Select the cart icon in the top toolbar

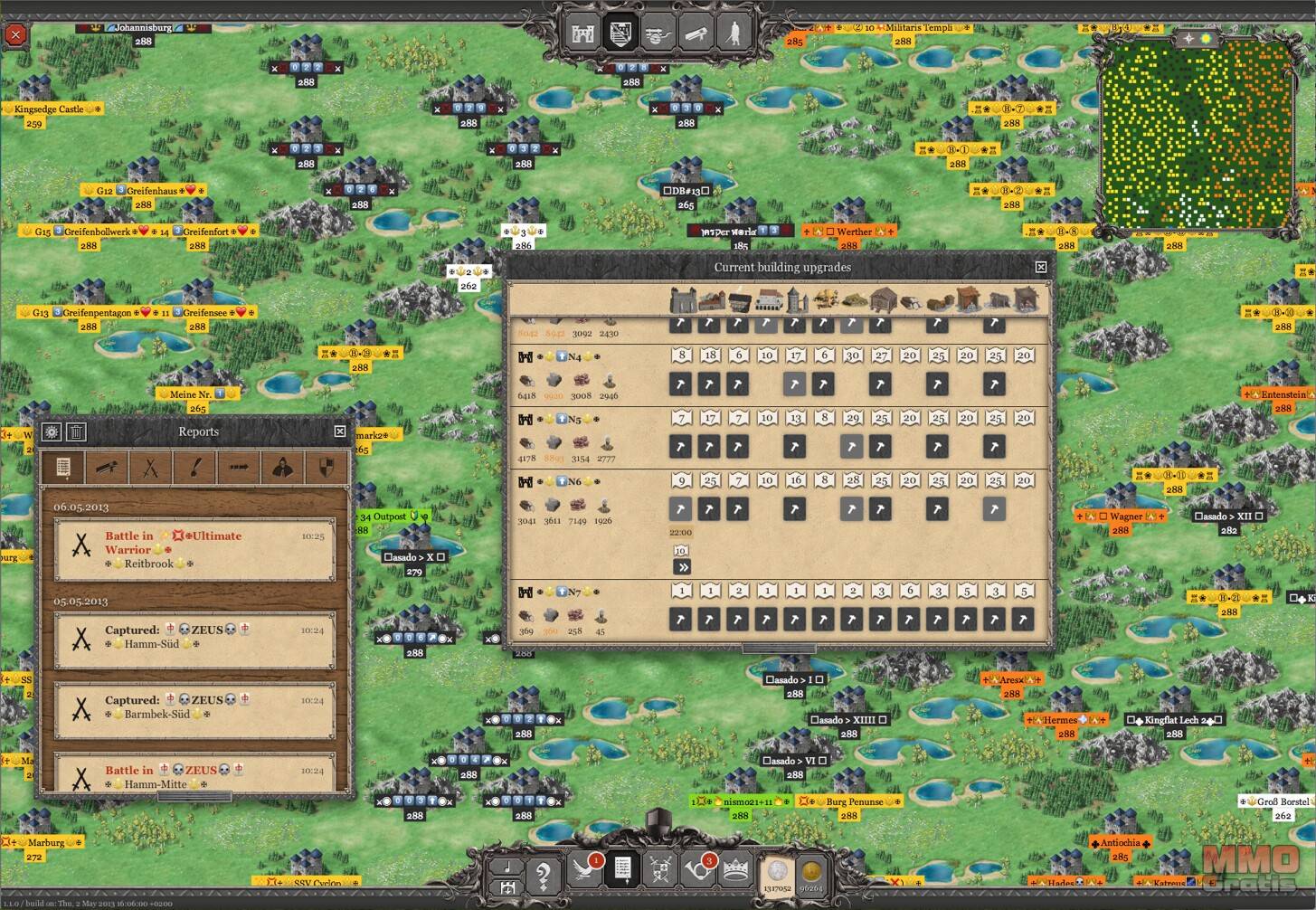point(658,33)
